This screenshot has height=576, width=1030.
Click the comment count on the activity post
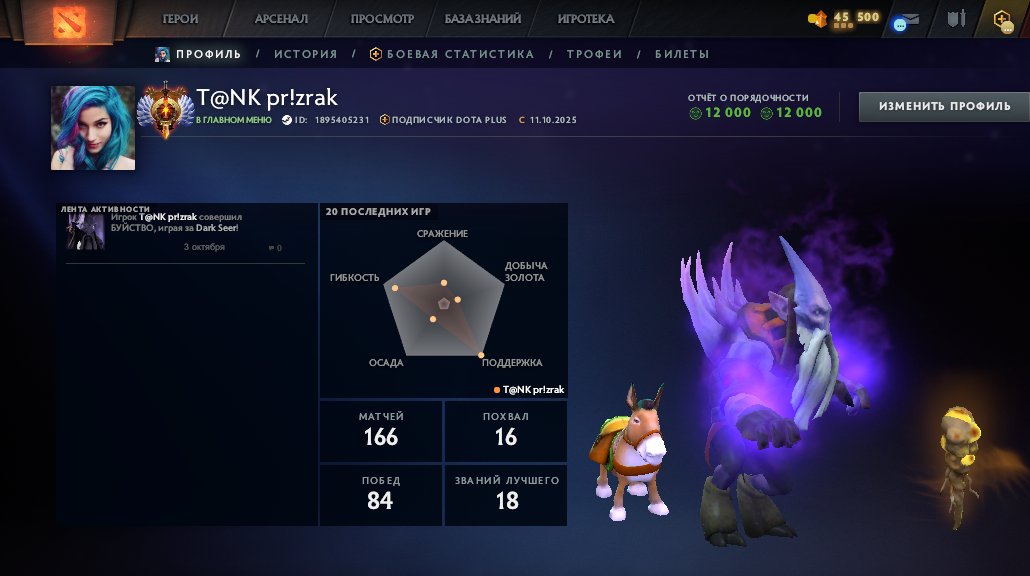(x=275, y=248)
